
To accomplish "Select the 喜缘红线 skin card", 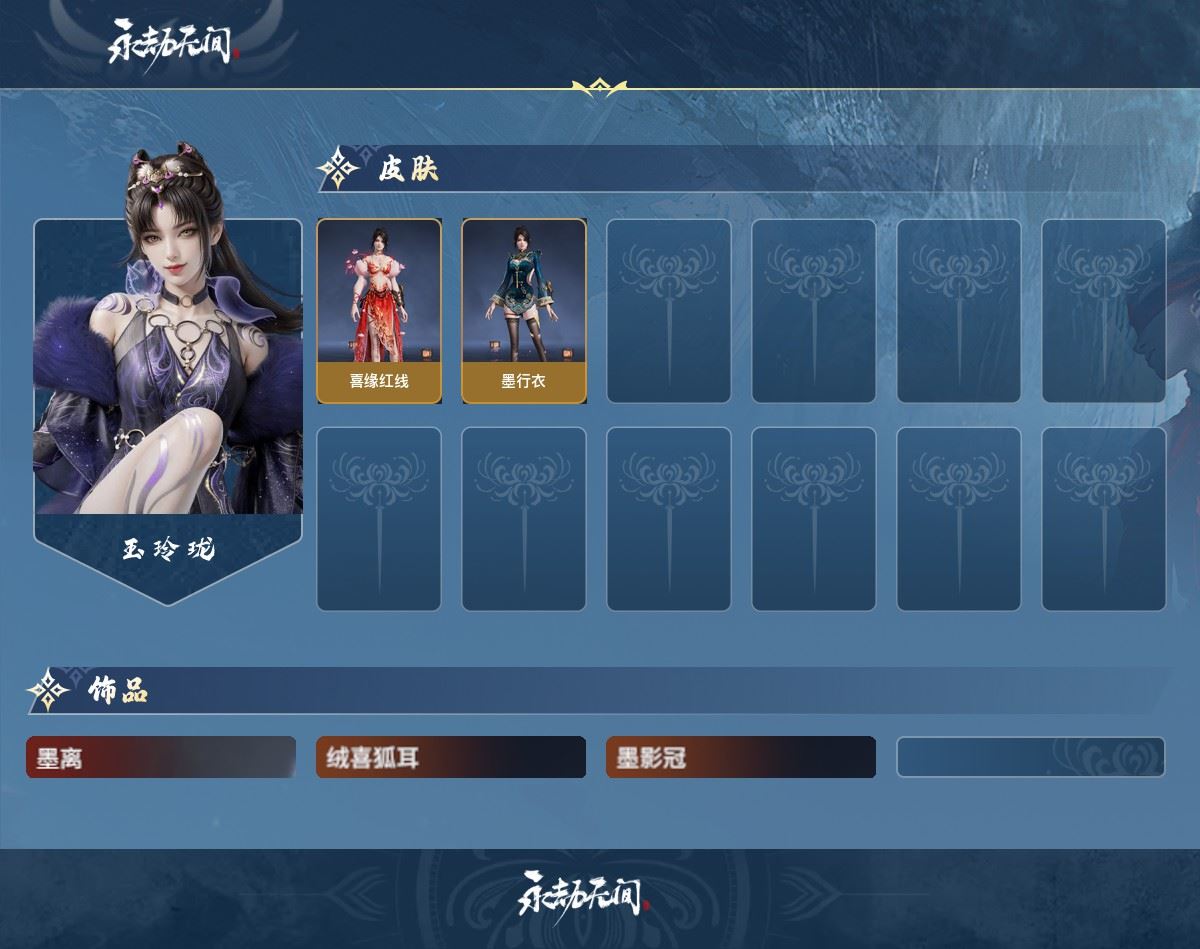I will pos(379,311).
